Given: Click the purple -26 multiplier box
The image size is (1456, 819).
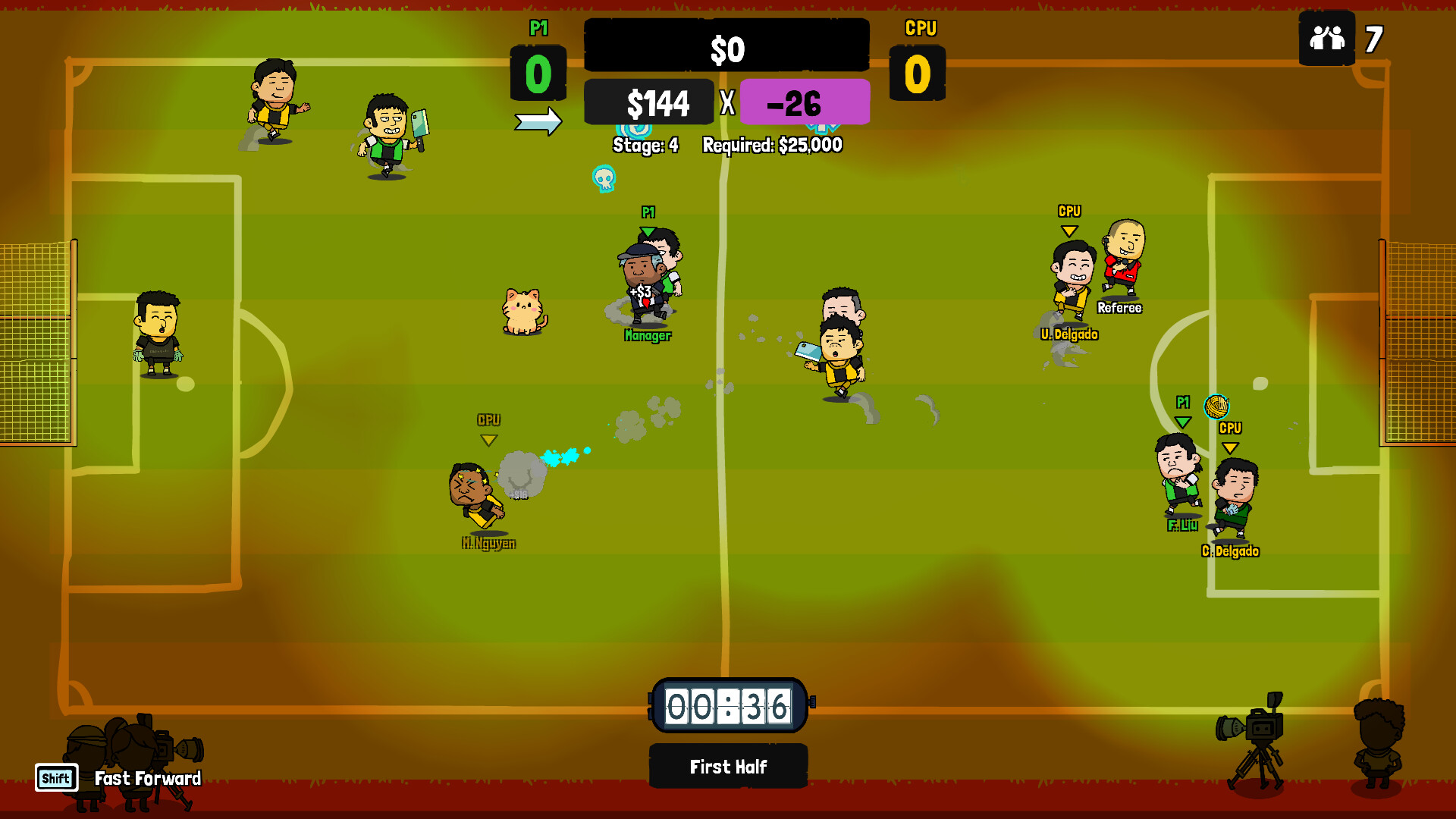Looking at the screenshot, I should [803, 102].
